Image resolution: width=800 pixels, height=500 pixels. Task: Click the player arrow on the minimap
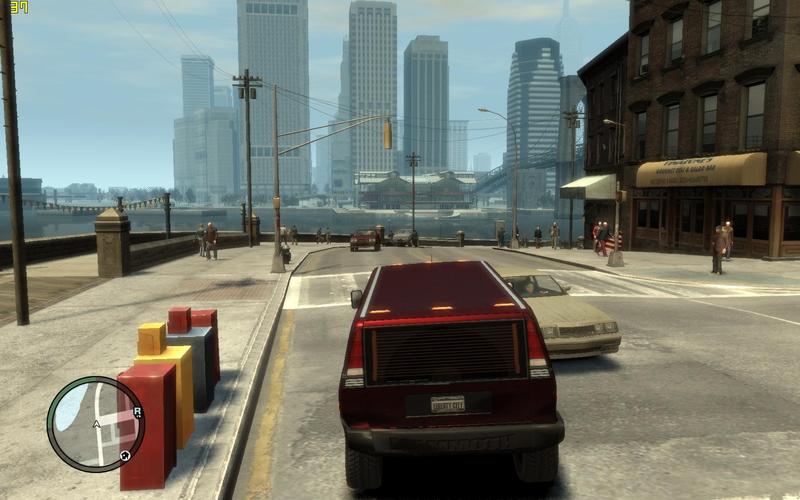[x=96, y=425]
